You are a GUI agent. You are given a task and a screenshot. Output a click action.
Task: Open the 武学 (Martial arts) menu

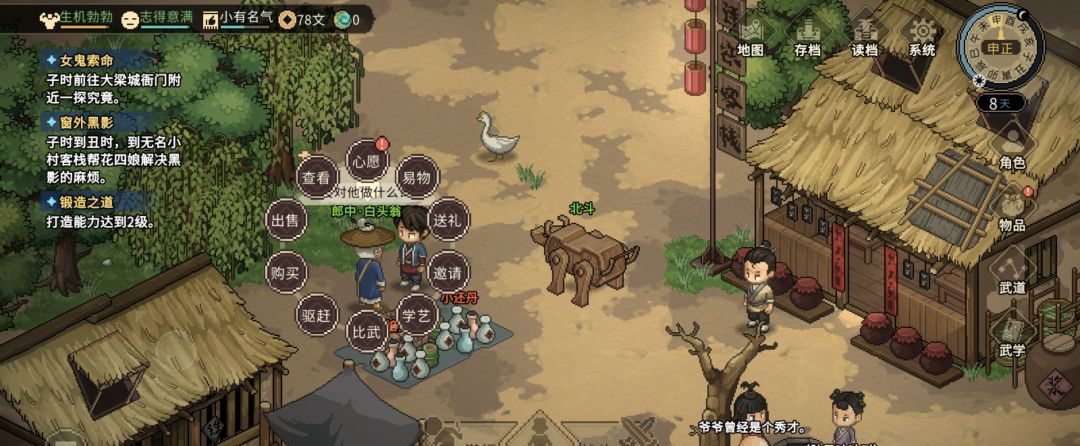(1012, 332)
